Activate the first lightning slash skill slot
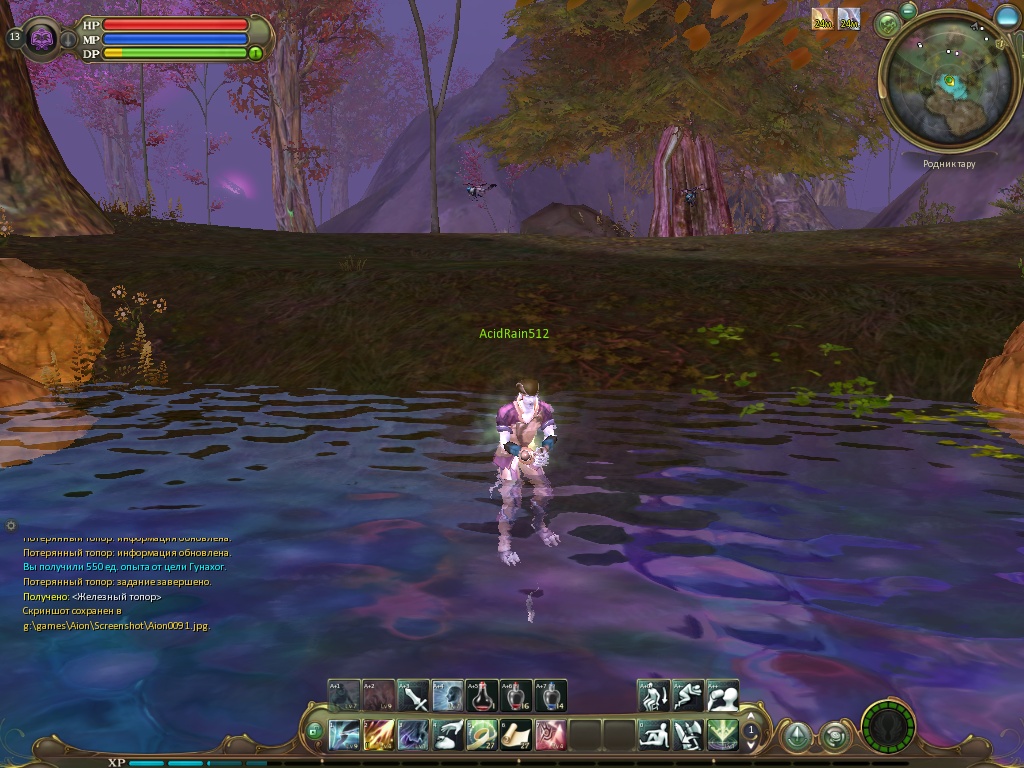 345,735
